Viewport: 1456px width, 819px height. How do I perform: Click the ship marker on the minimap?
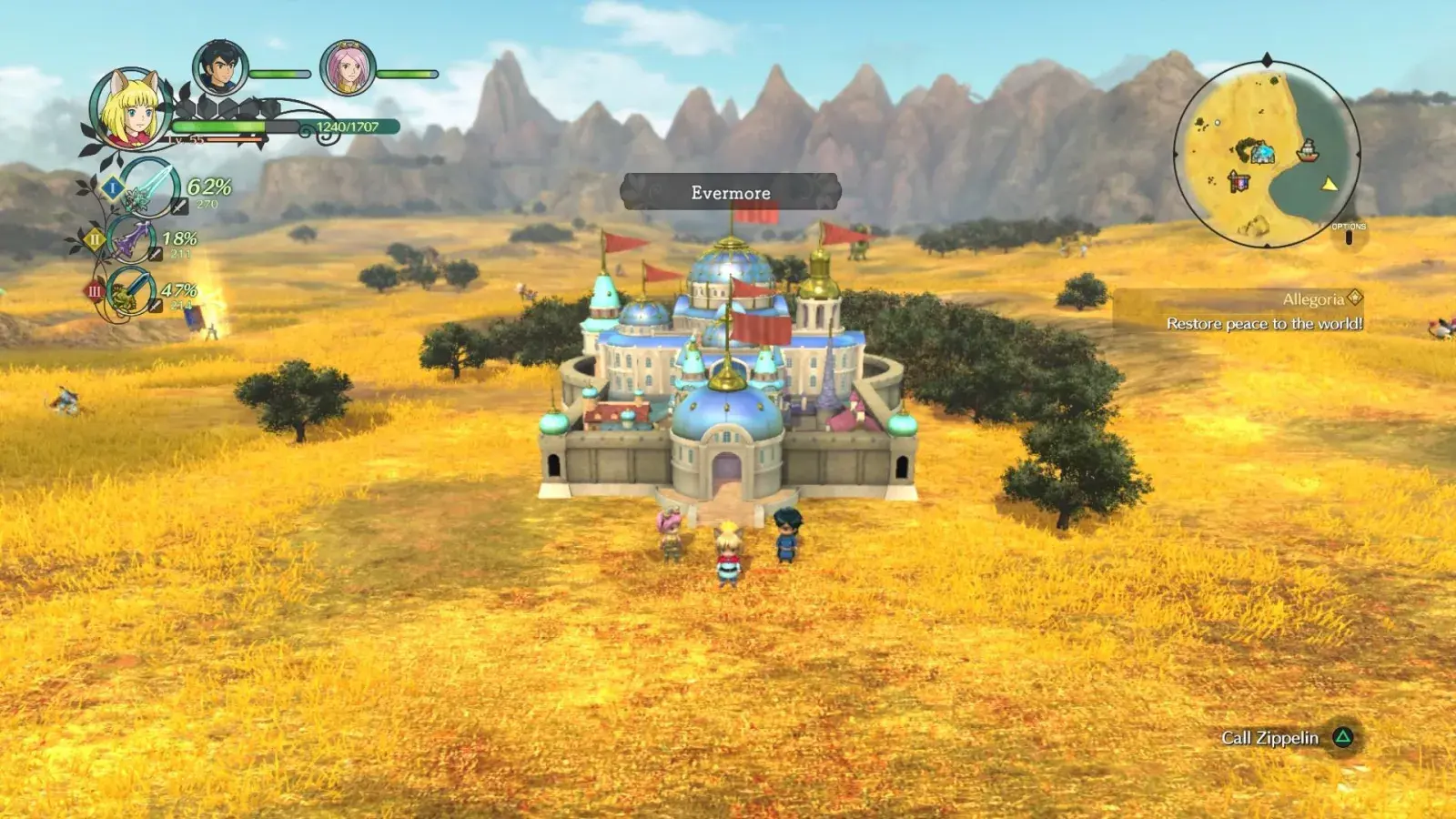[1307, 150]
